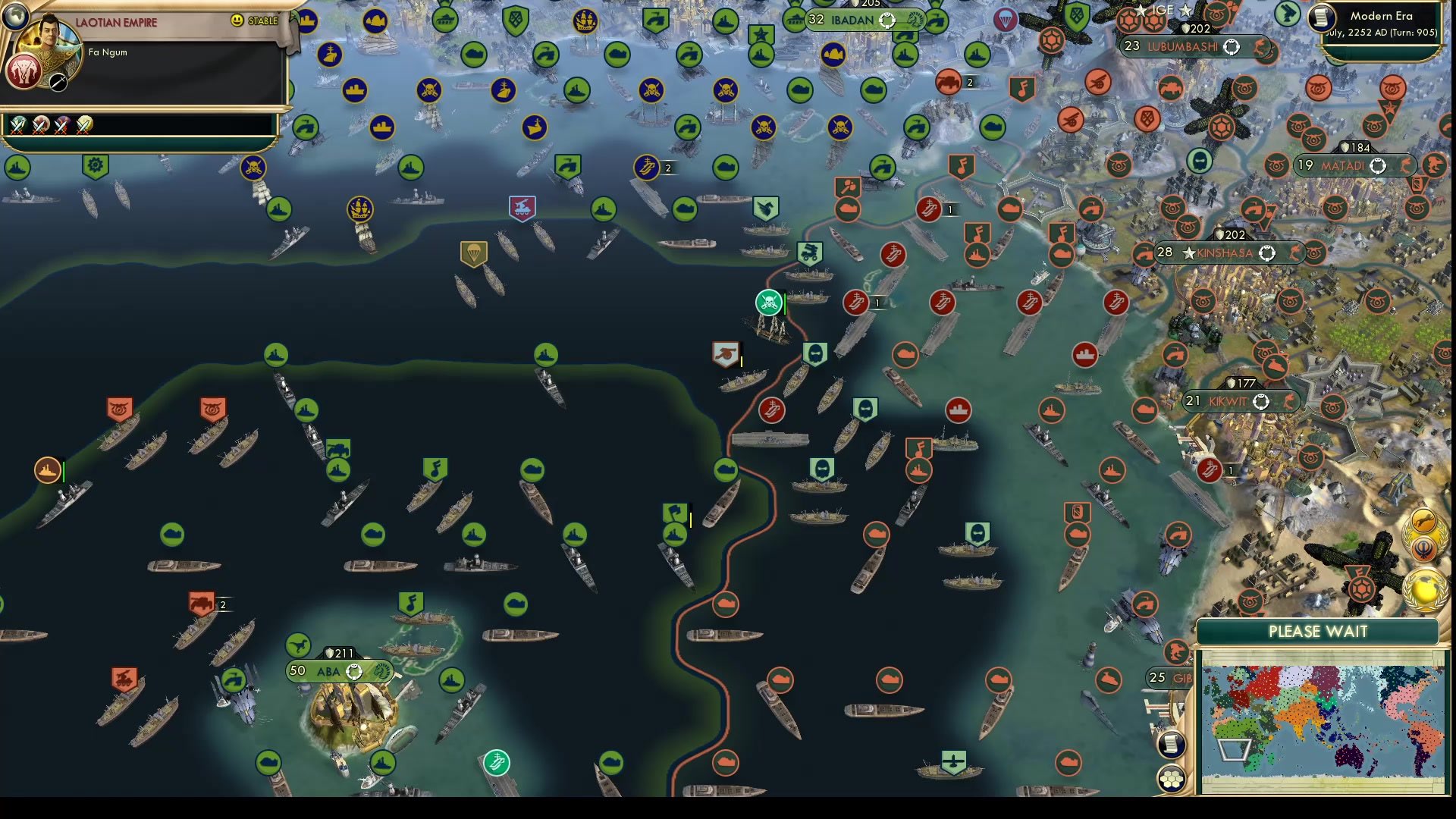Click Aba's production ring on its city banner

[354, 671]
